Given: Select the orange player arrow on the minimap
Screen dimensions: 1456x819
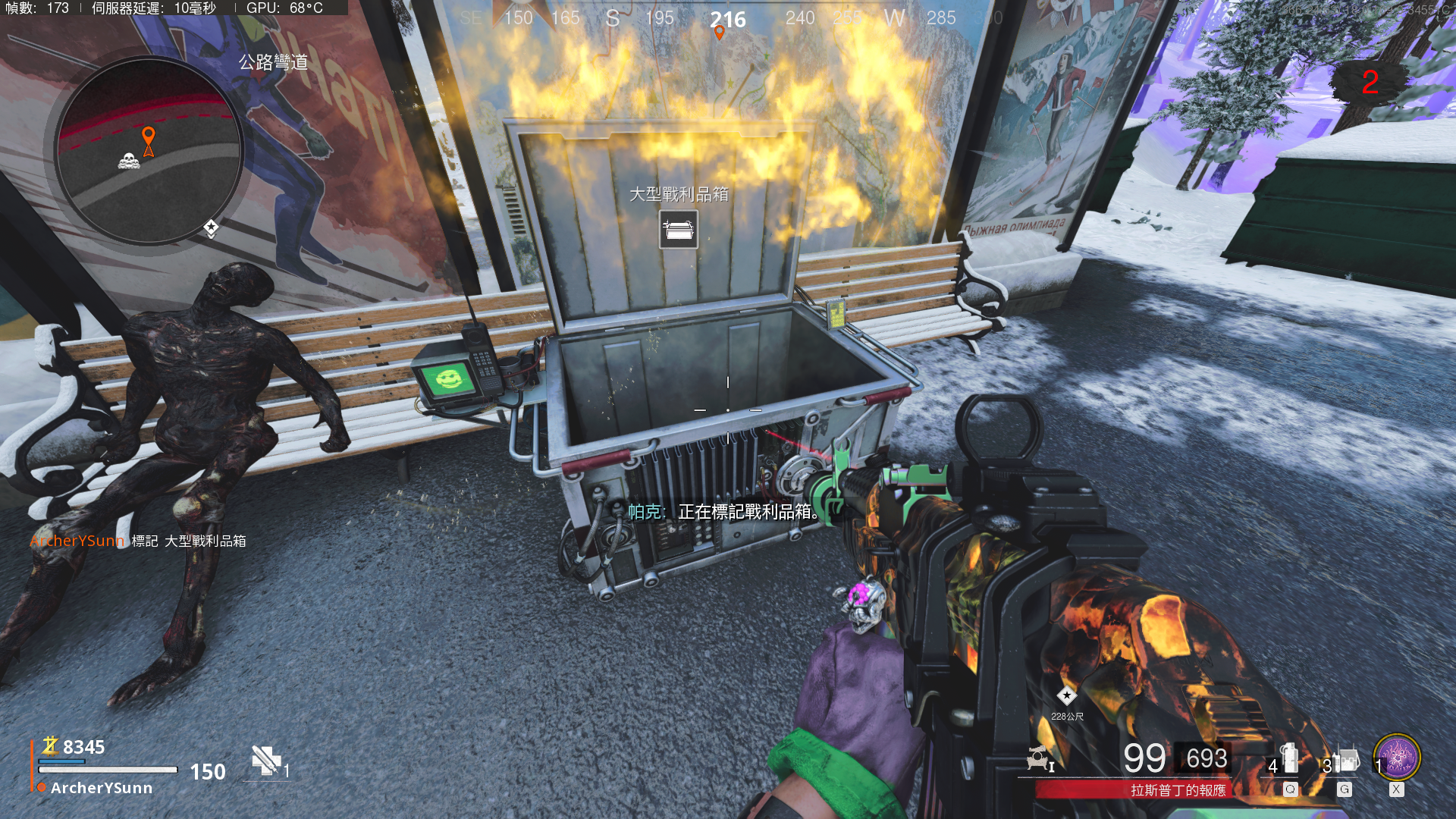Looking at the screenshot, I should 149,142.
